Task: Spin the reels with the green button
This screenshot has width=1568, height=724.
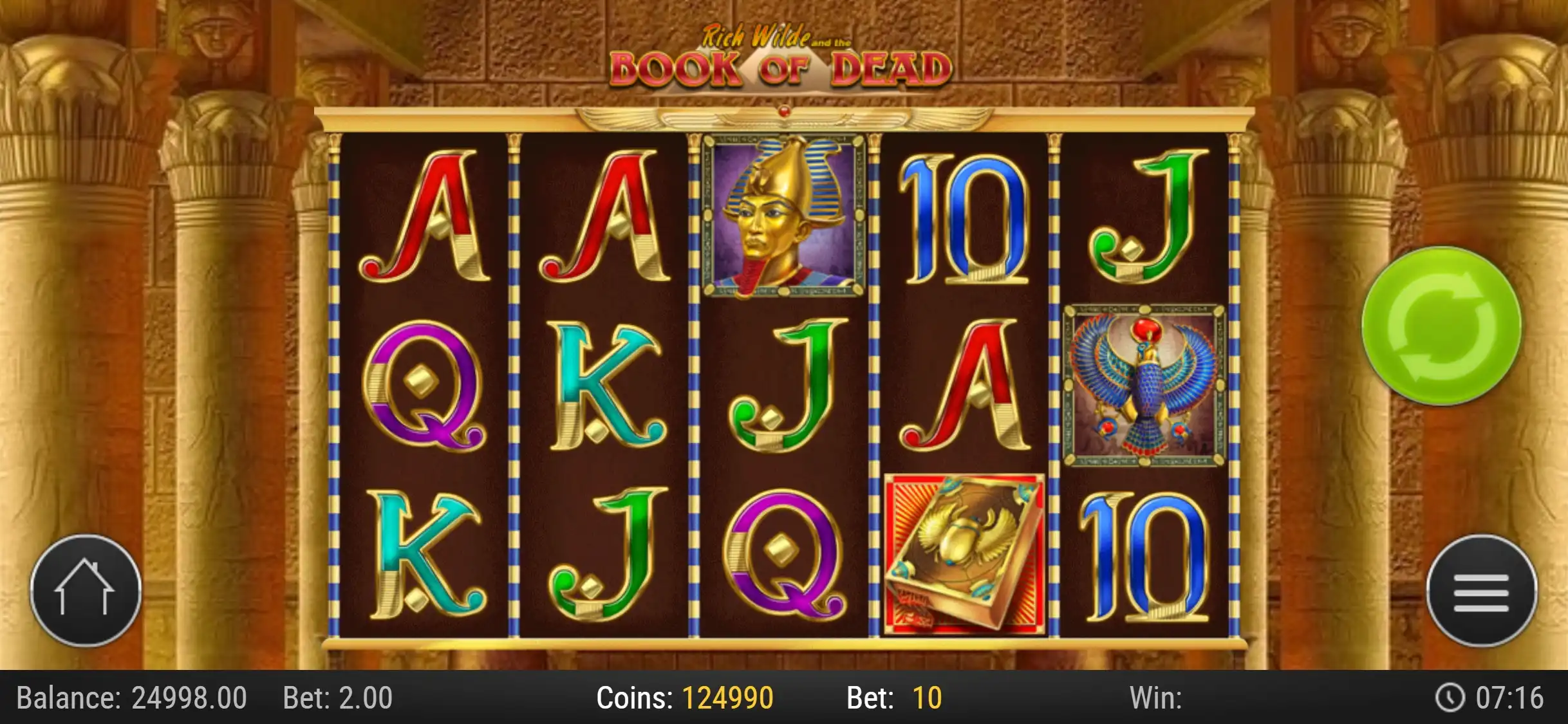Action: click(1441, 326)
